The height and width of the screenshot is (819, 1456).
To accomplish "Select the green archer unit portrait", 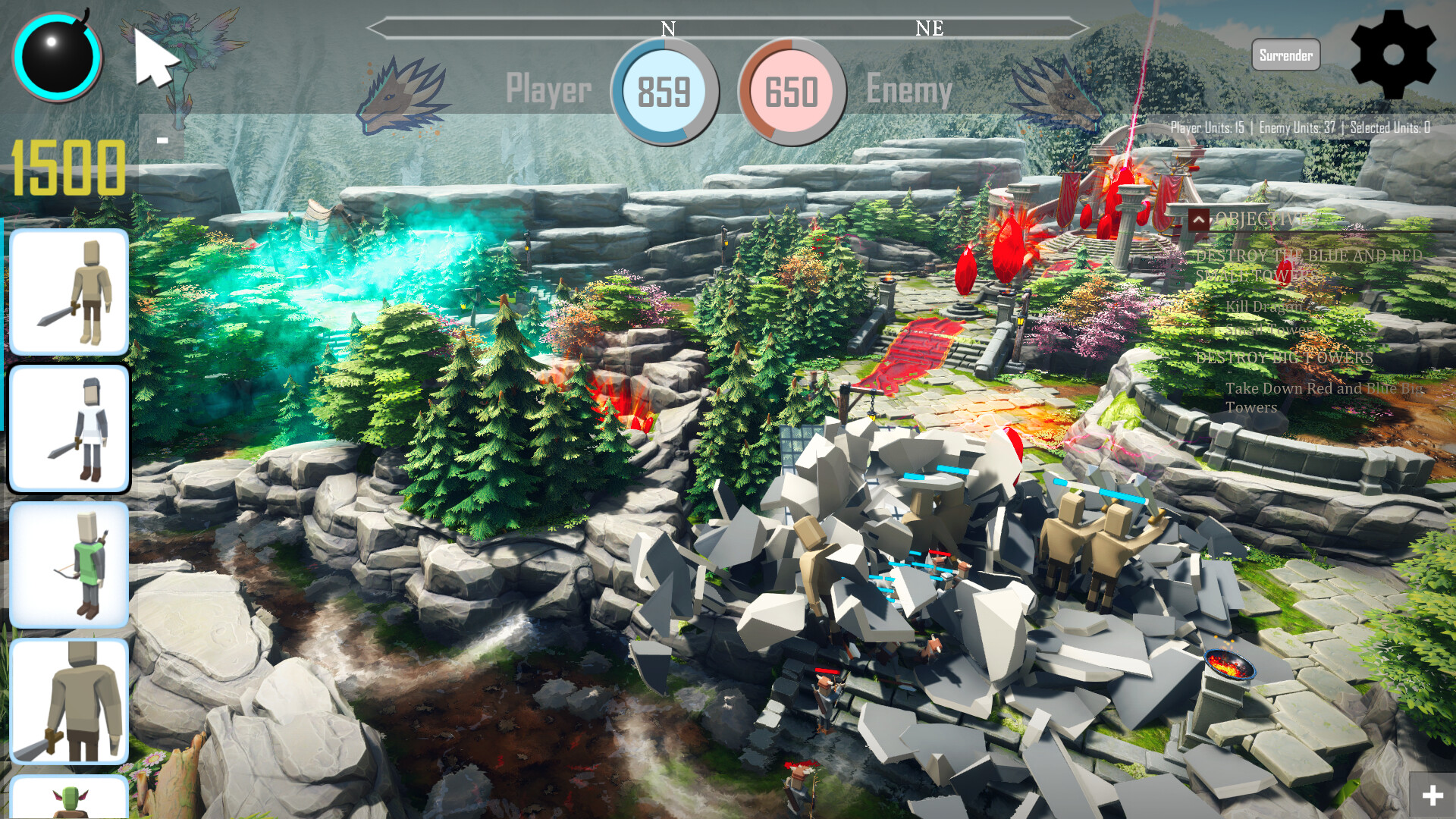I will [69, 565].
